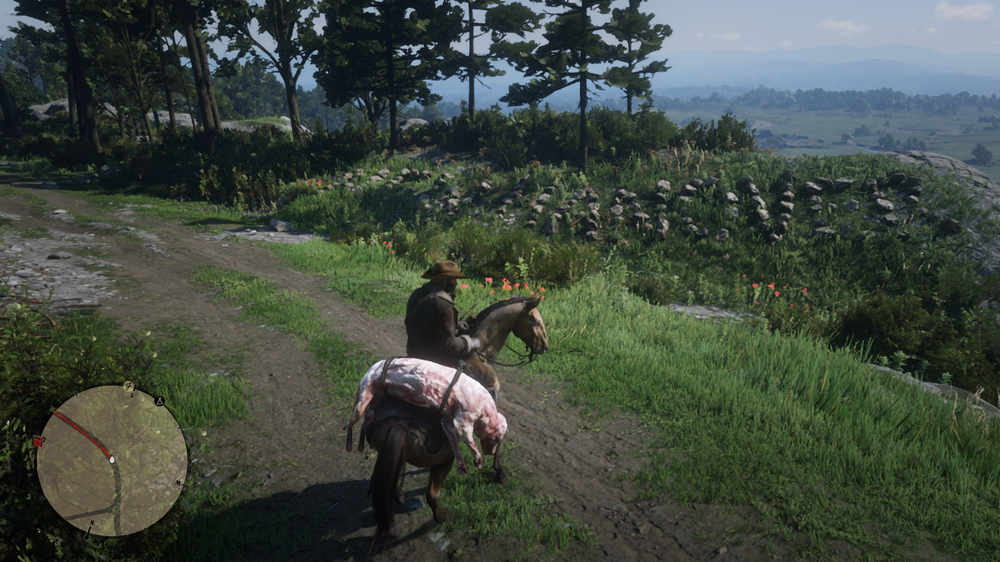
Task: Click the white player marker on the minimap
Action: click(x=111, y=460)
